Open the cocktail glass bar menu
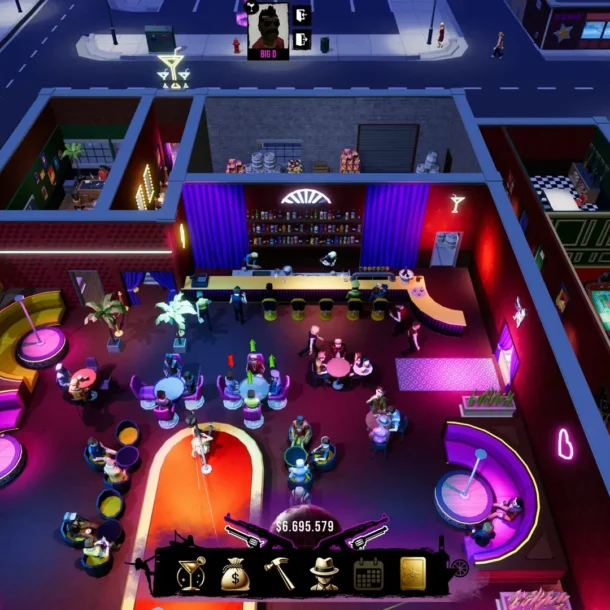Image resolution: width=610 pixels, height=610 pixels. pos(191,573)
